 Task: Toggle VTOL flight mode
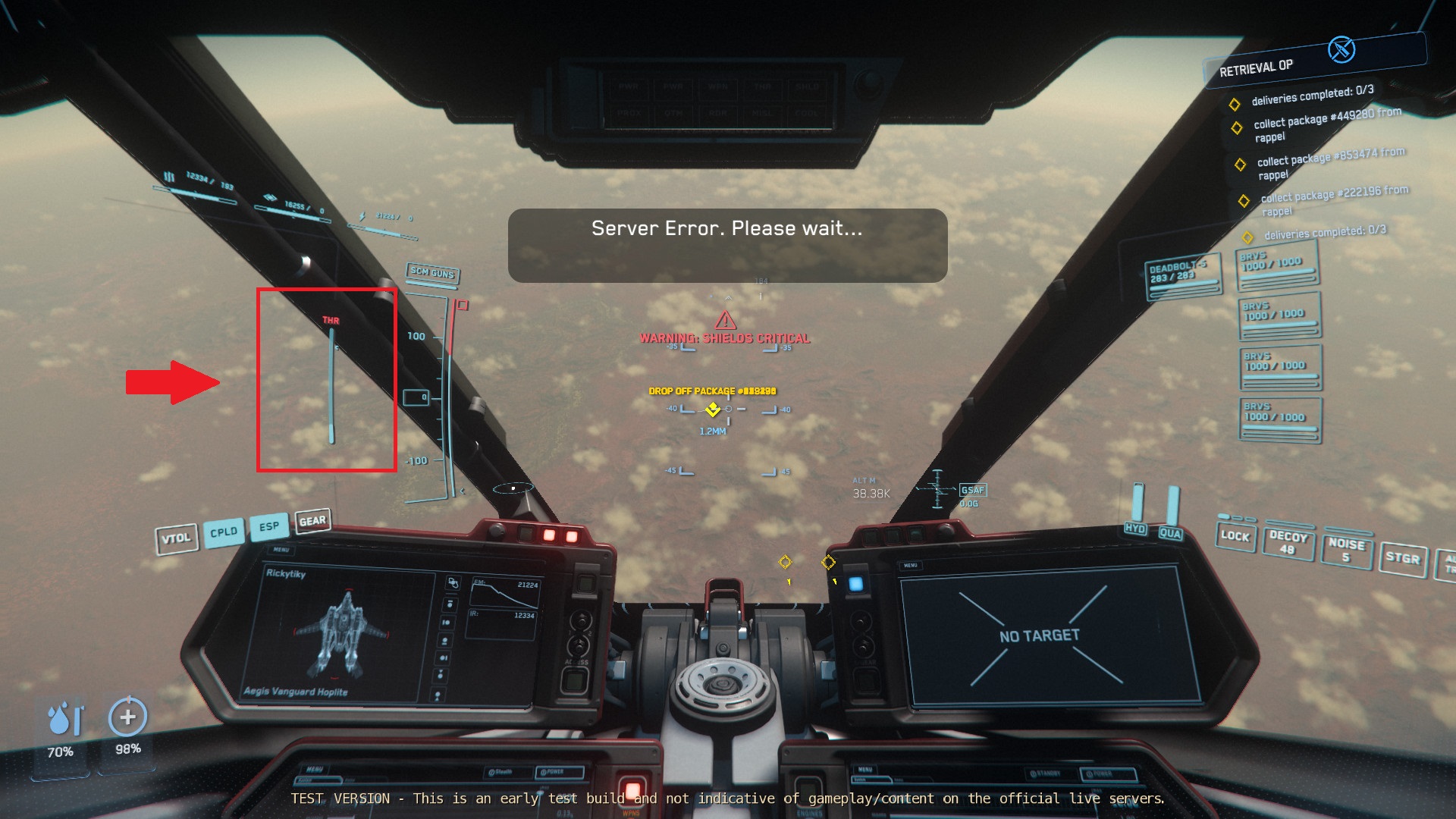tap(177, 536)
